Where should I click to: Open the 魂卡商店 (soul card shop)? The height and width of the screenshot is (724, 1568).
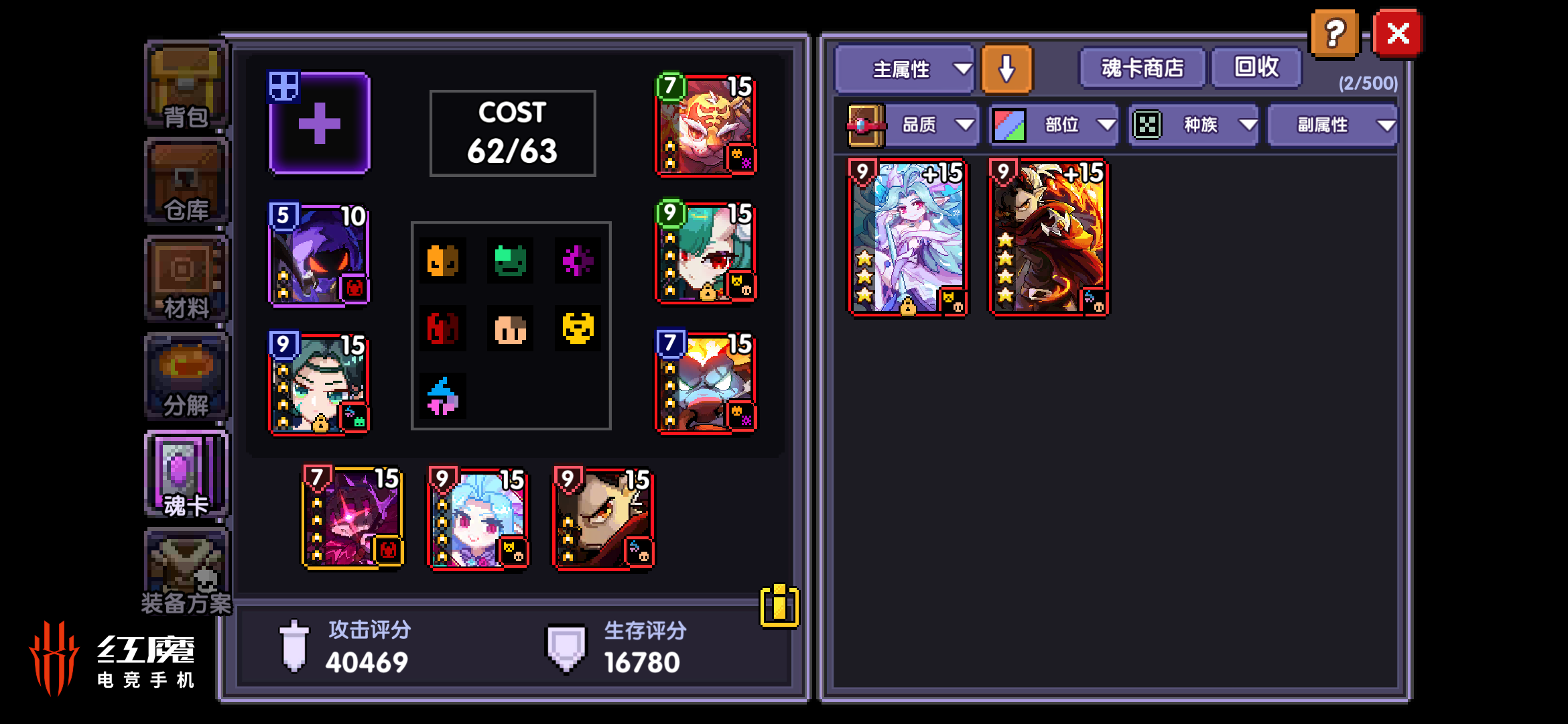coord(1141,68)
